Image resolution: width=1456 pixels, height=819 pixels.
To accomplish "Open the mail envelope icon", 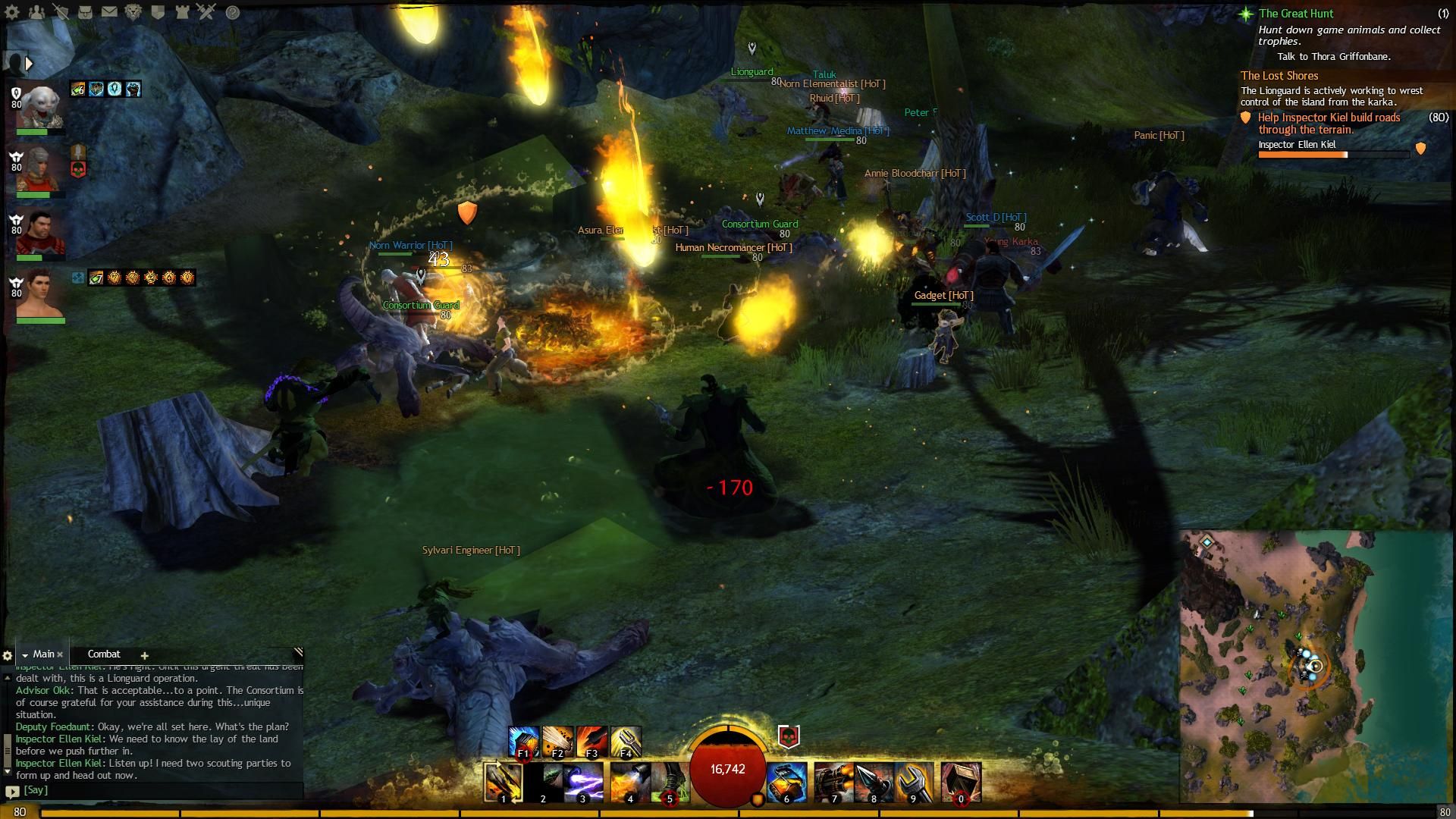I will 109,12.
